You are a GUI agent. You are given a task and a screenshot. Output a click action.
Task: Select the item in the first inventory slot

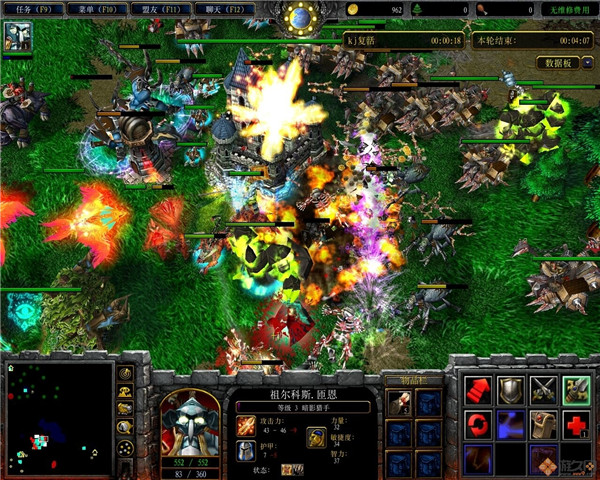pyautogui.click(x=400, y=402)
